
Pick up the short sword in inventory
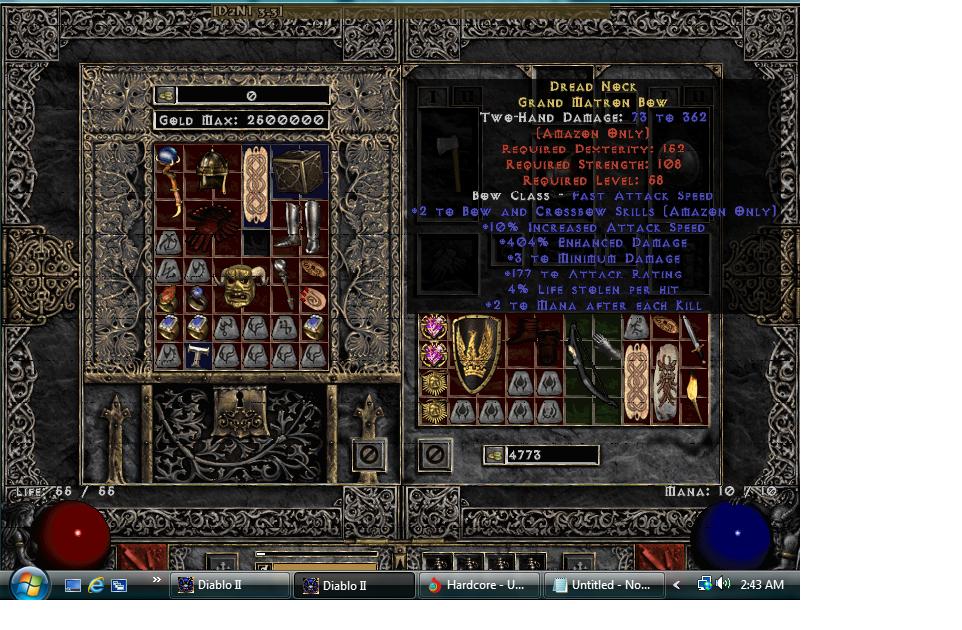point(693,338)
